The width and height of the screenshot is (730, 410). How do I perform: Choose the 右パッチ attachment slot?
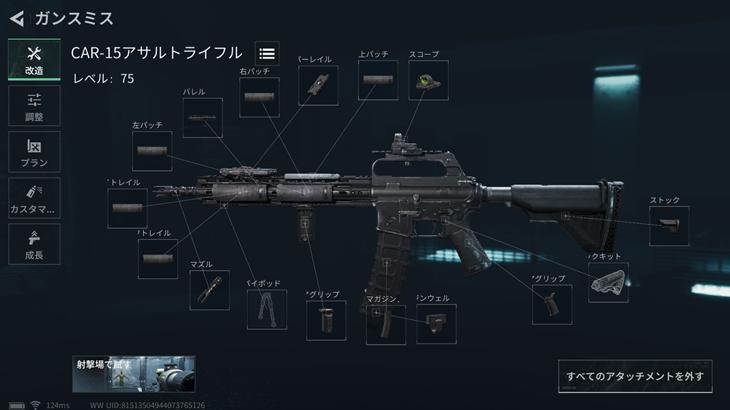[x=259, y=98]
